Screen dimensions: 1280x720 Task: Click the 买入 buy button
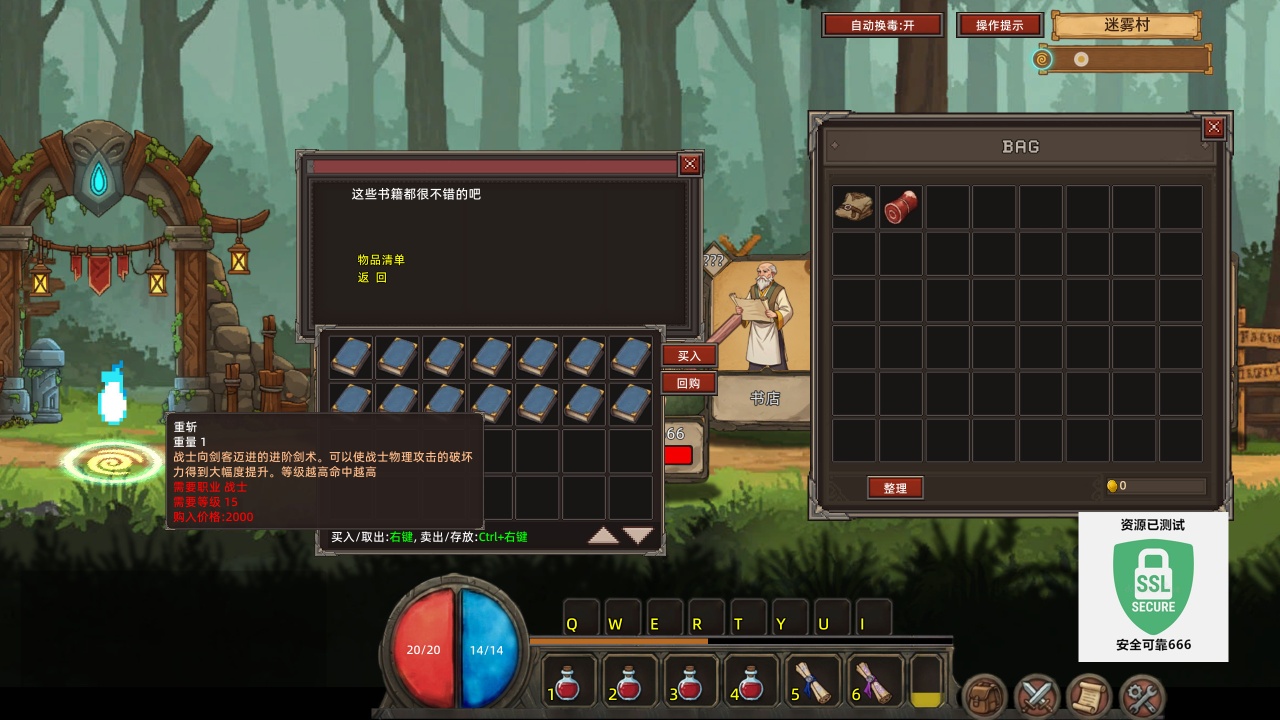click(x=689, y=356)
